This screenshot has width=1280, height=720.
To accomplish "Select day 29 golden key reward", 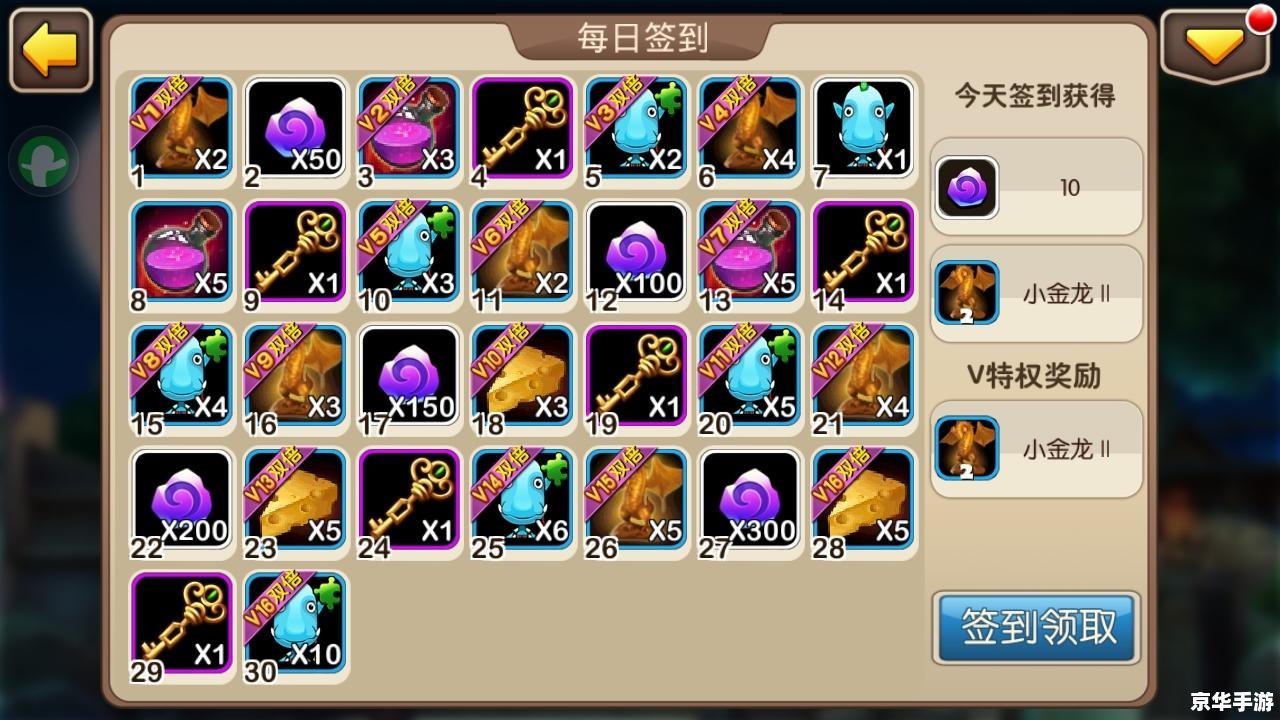I will pyautogui.click(x=182, y=624).
